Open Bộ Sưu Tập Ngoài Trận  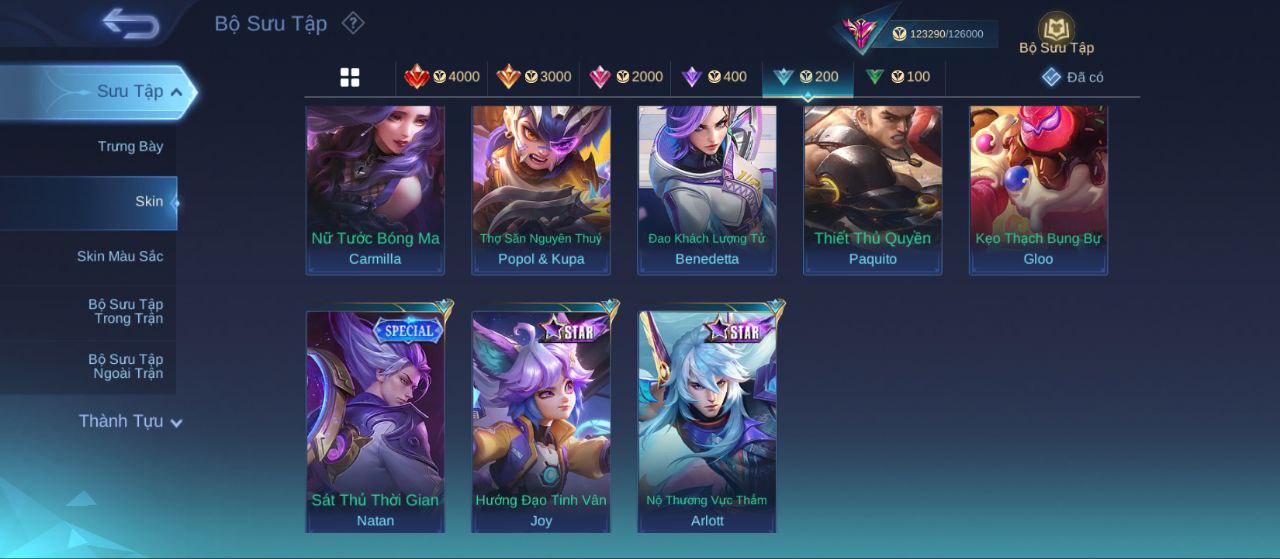125,366
